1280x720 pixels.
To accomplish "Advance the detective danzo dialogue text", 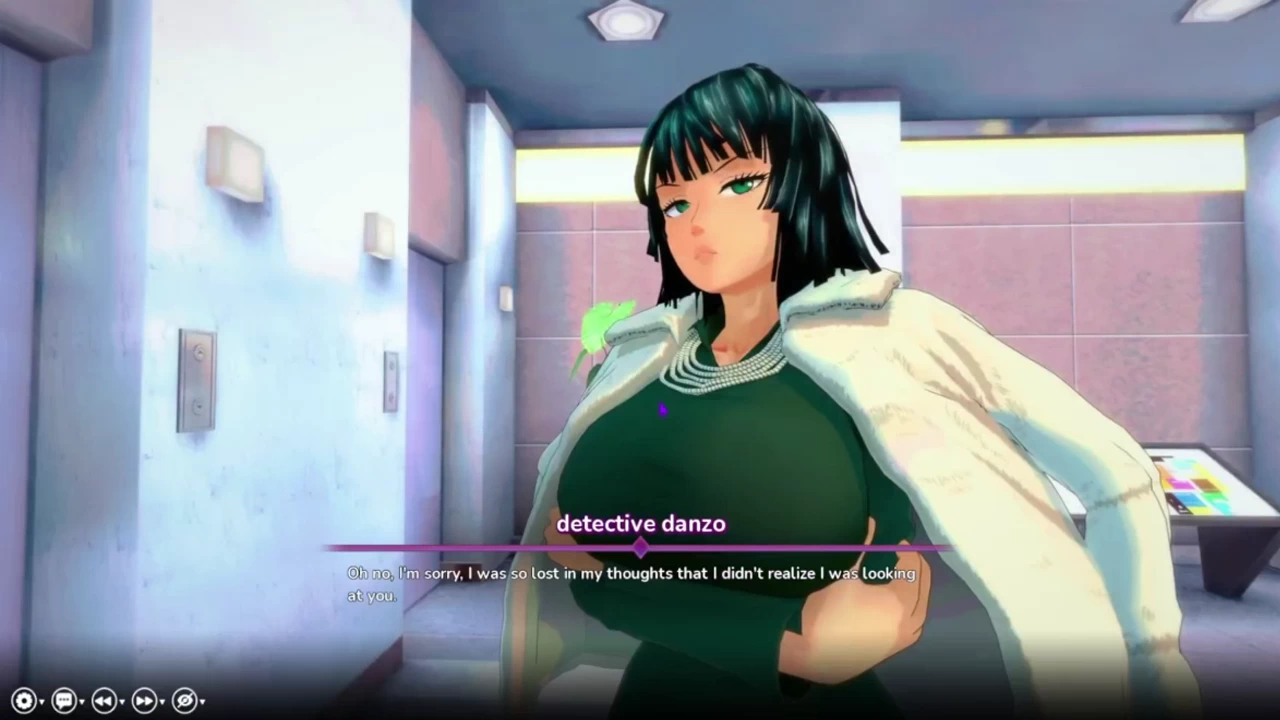I will pos(632,584).
